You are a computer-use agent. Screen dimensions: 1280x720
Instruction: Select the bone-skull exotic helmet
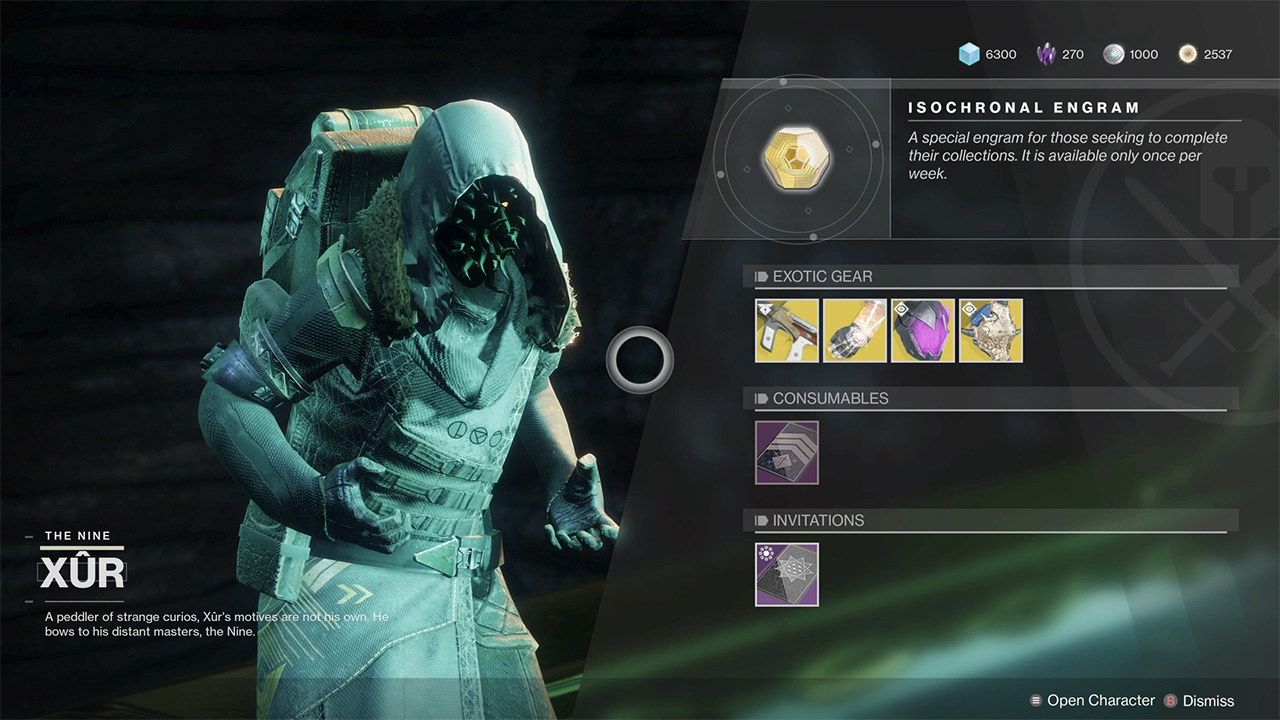click(x=991, y=330)
